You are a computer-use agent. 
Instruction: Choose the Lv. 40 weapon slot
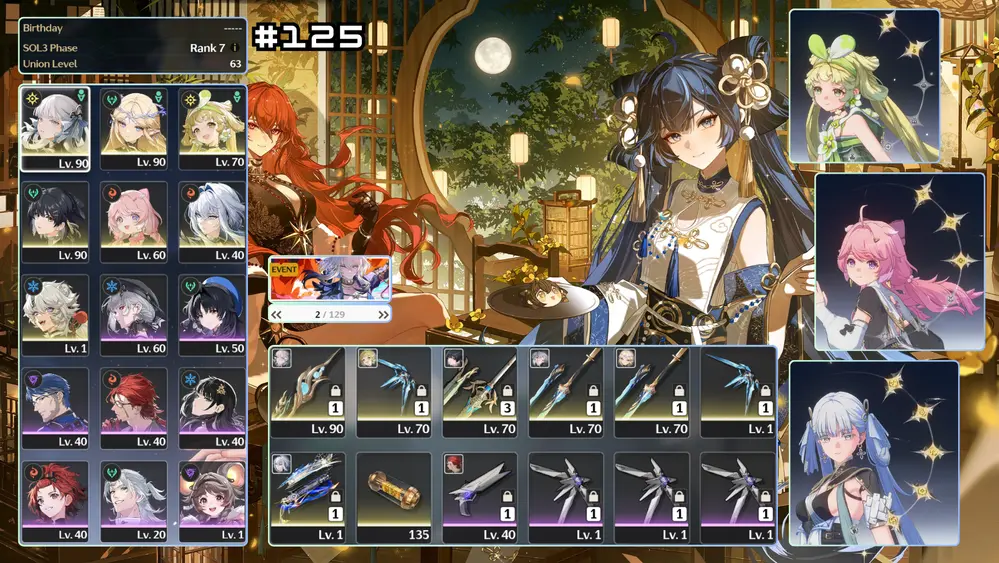coord(479,496)
